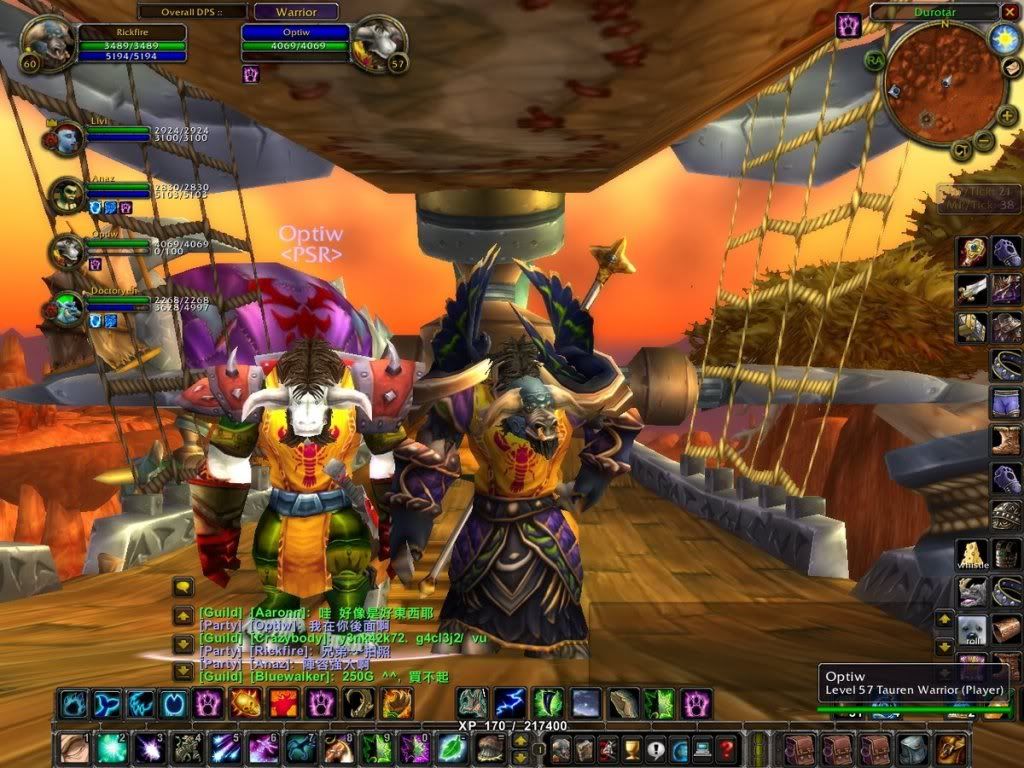Target party member Anaz
Image resolution: width=1024 pixels, height=768 pixels.
pyautogui.click(x=68, y=194)
